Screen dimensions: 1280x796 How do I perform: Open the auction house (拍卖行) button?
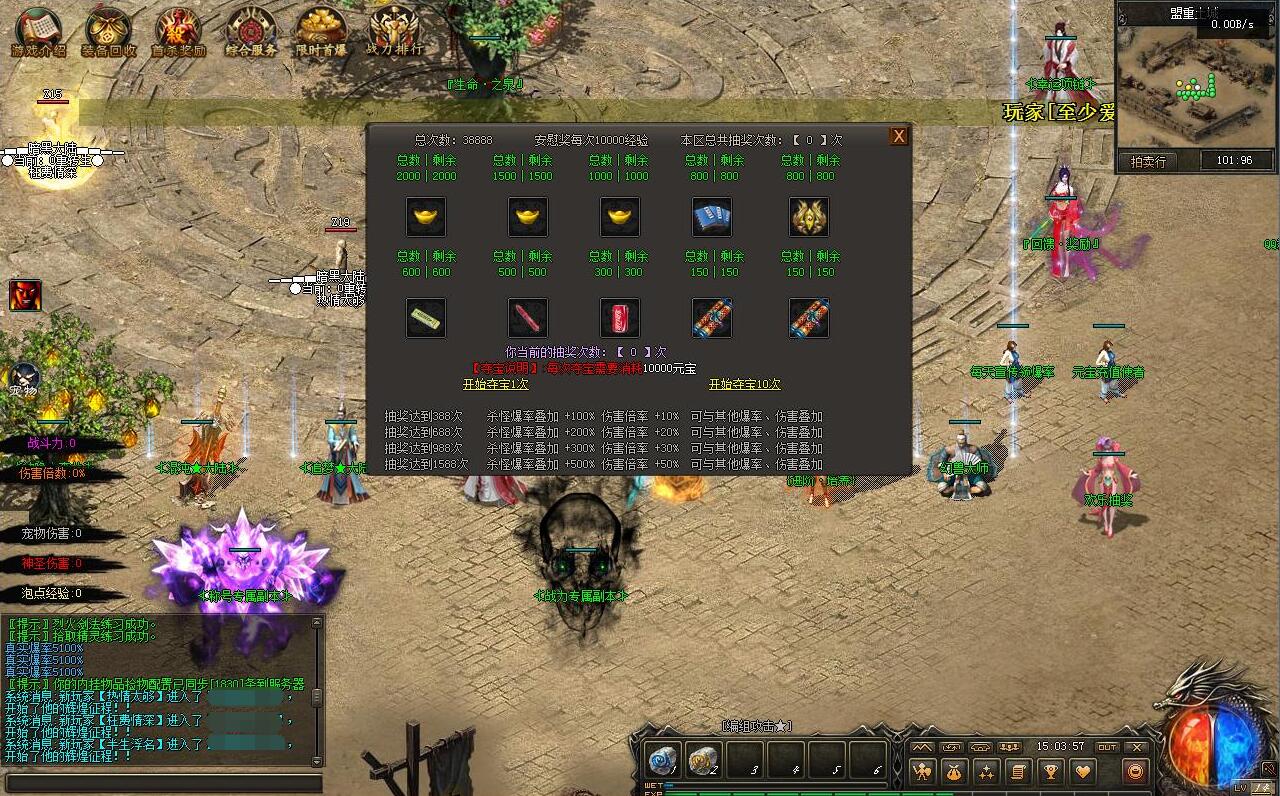pos(1148,160)
